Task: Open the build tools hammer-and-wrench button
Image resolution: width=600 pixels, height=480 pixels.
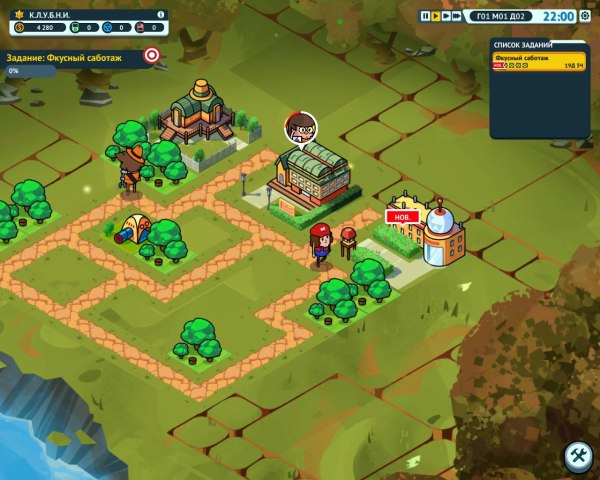Action: point(578,456)
